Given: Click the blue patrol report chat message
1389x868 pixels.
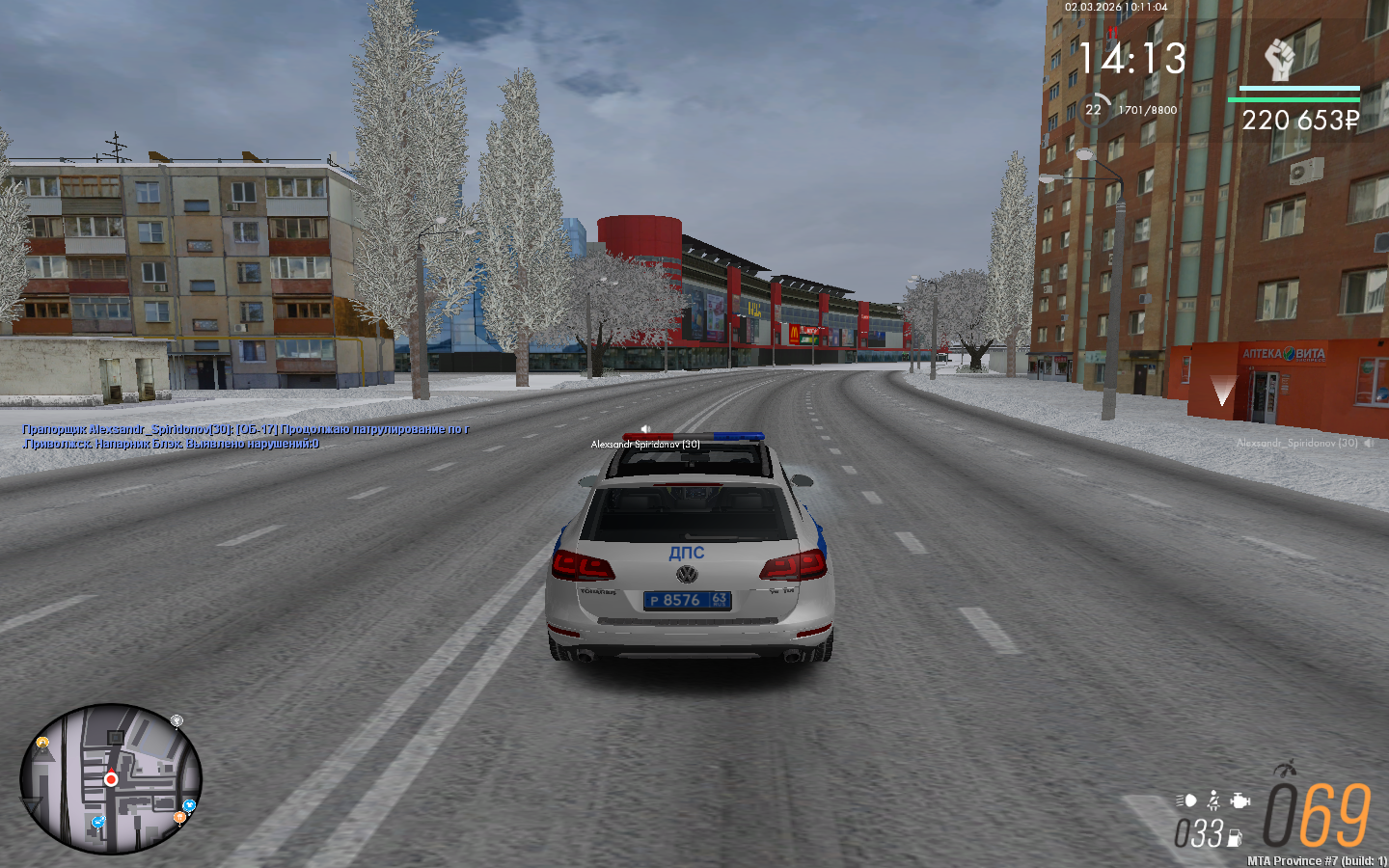Looking at the screenshot, I should (x=246, y=436).
